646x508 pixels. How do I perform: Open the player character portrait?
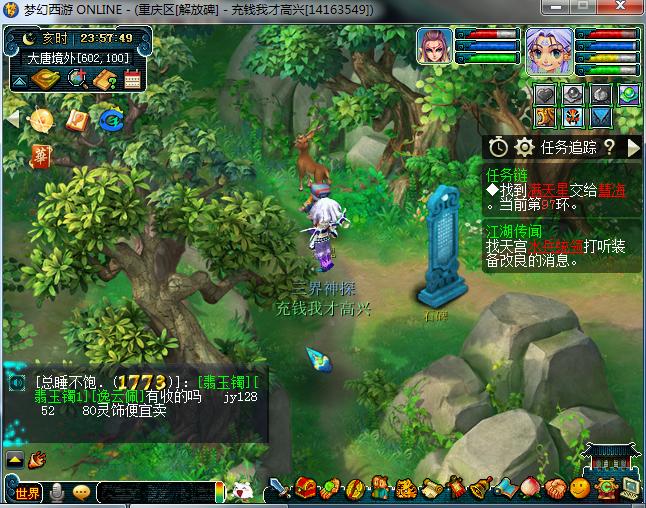coord(549,50)
